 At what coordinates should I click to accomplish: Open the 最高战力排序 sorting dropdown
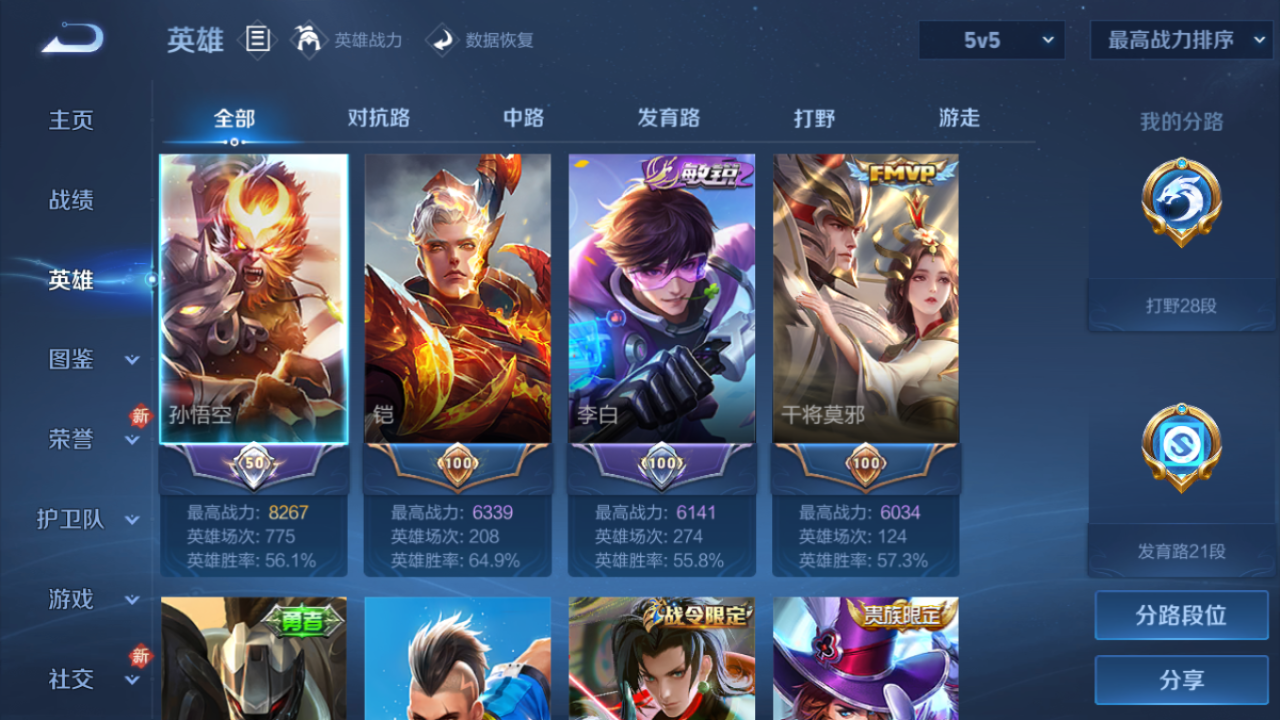1180,40
